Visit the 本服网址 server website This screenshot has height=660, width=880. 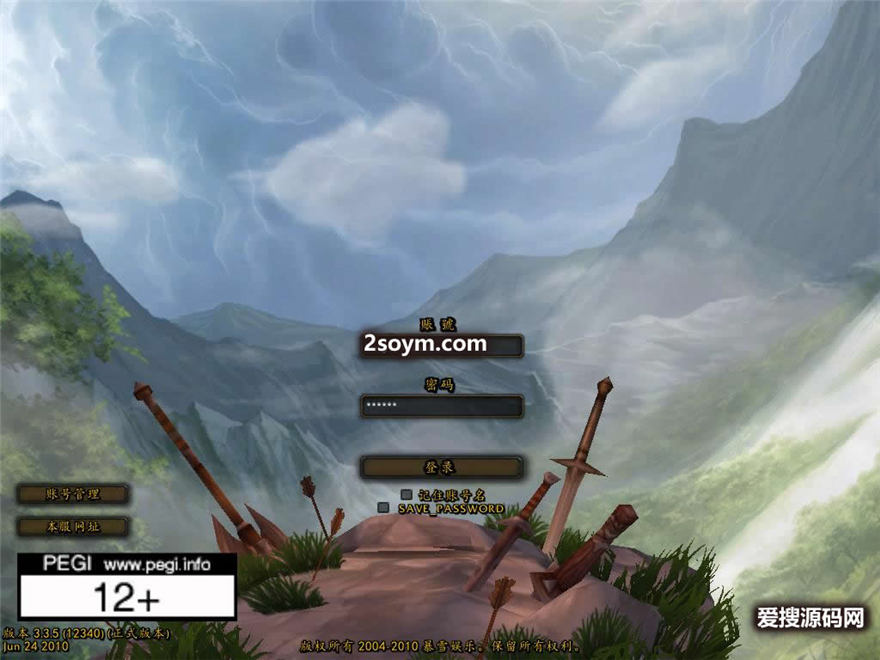coord(73,526)
